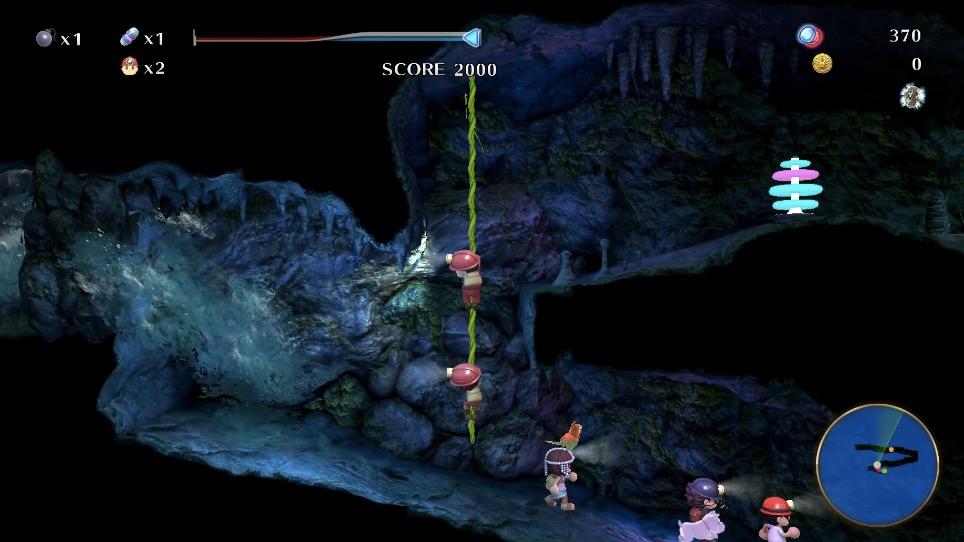This screenshot has width=964, height=542.
Task: Click the gold coin icon
Action: click(822, 64)
